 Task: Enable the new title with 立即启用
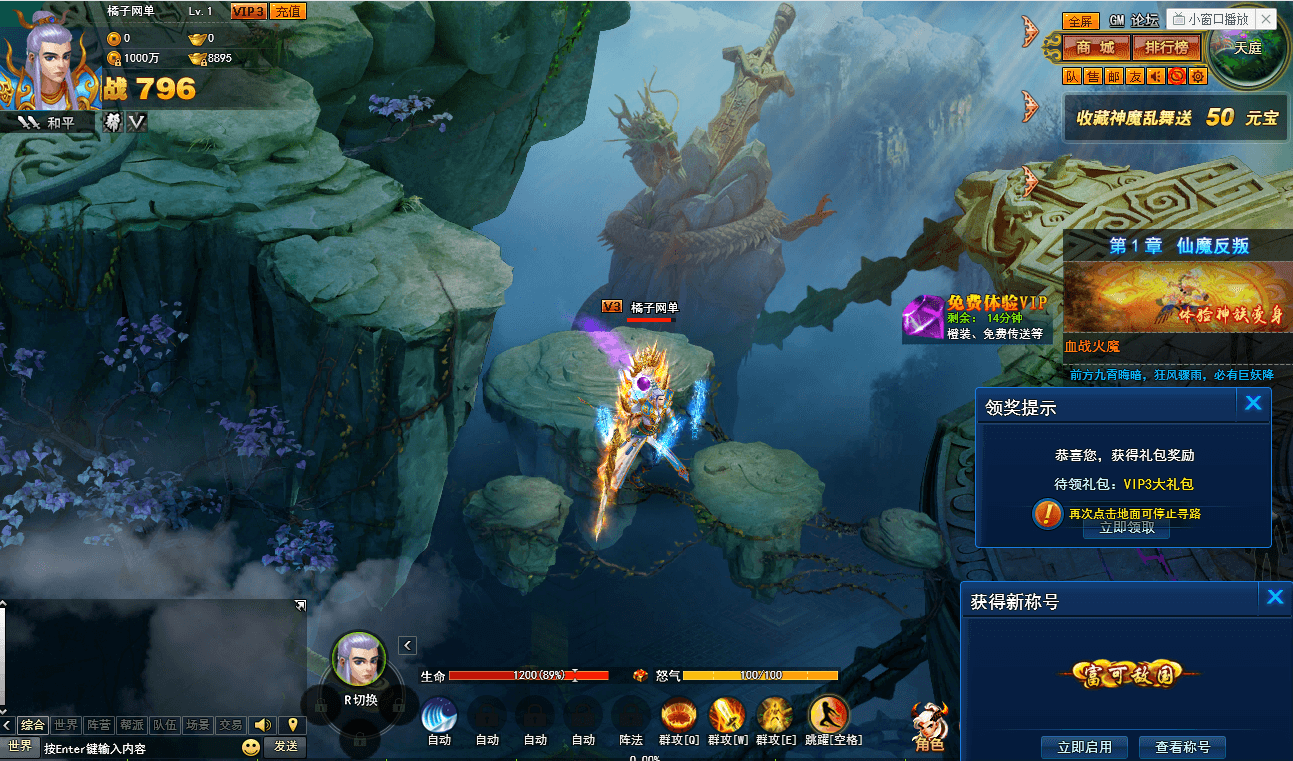coord(1084,747)
